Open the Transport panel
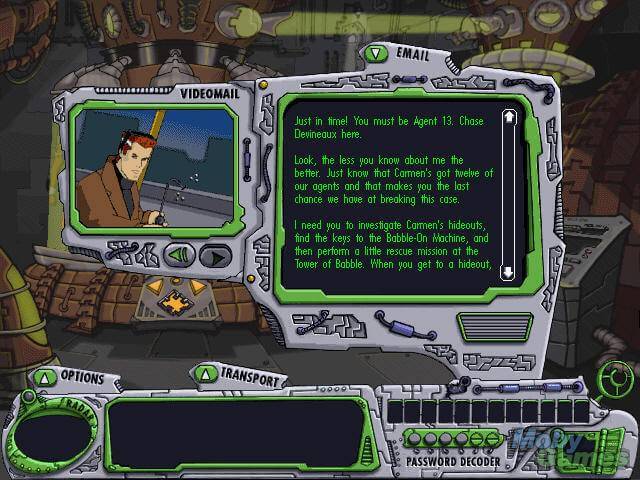Viewport: 640px width, 480px height. tap(205, 374)
